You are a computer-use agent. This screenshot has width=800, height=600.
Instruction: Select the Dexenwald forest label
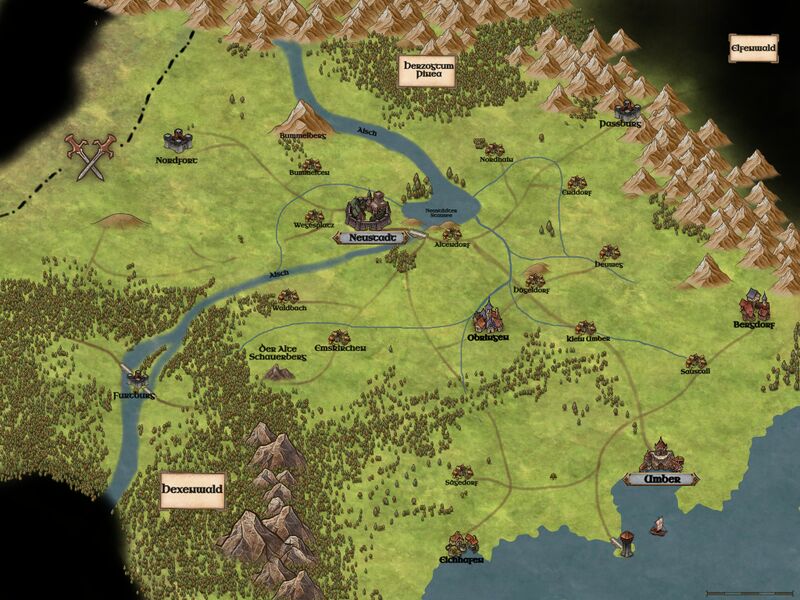192,491
